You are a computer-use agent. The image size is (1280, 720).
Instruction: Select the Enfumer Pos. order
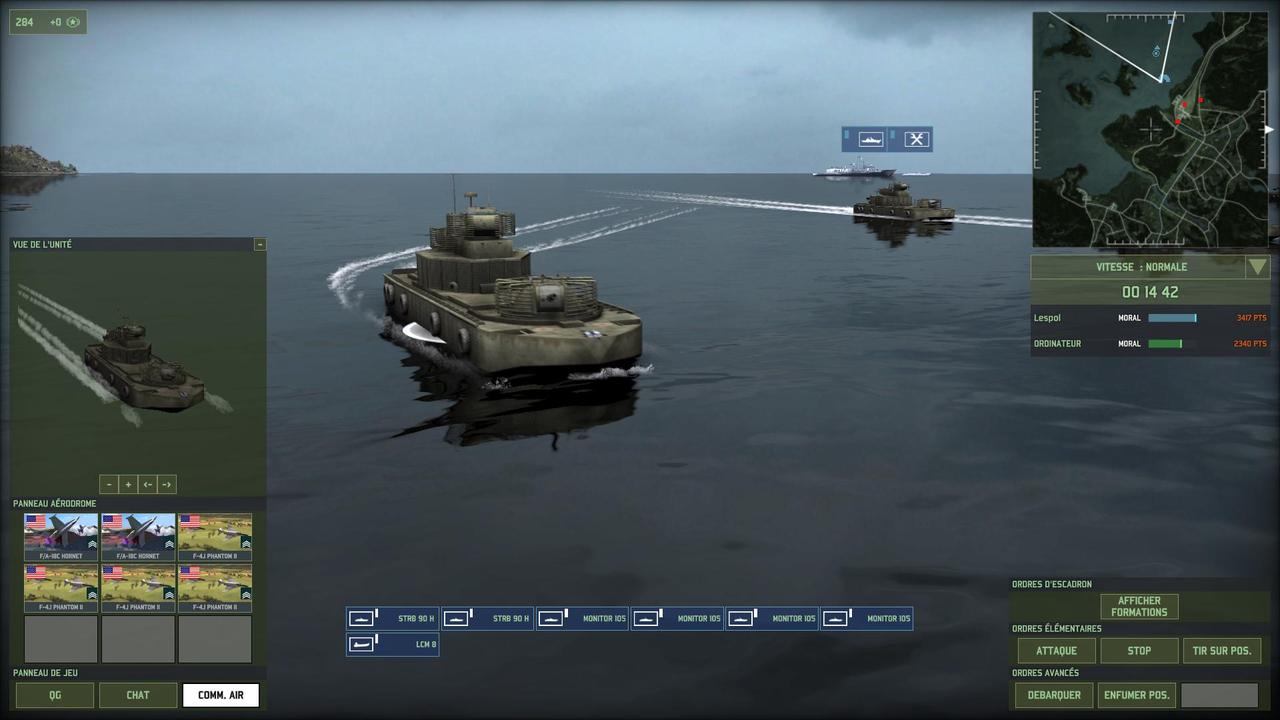click(1137, 695)
